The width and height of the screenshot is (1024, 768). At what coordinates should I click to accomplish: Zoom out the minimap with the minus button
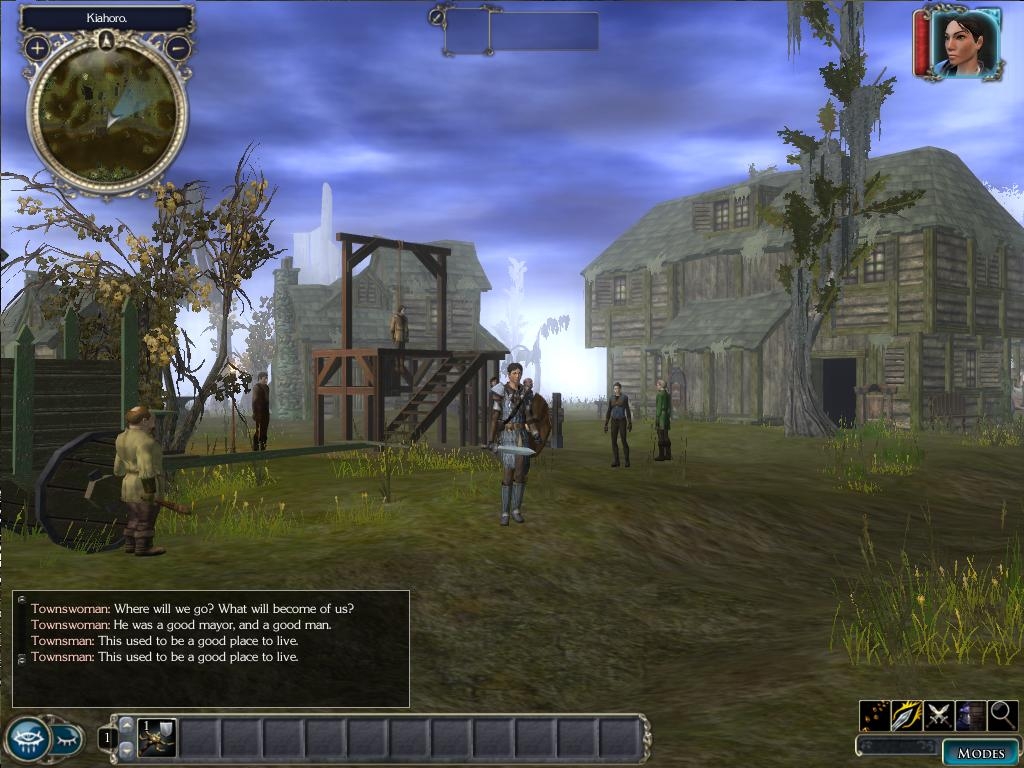pos(178,47)
